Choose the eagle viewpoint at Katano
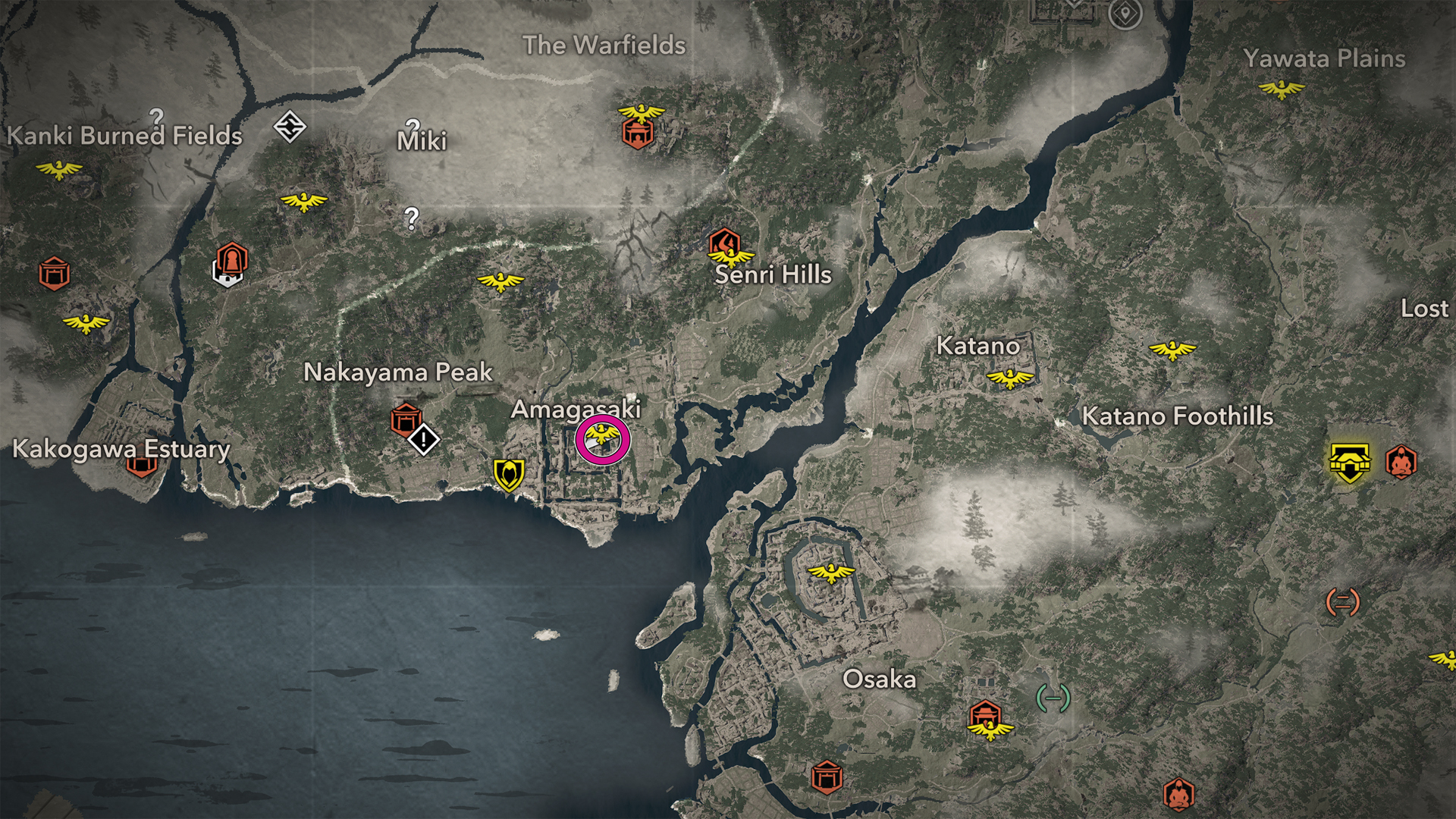Screen dimensions: 1456x819 [x=1010, y=378]
